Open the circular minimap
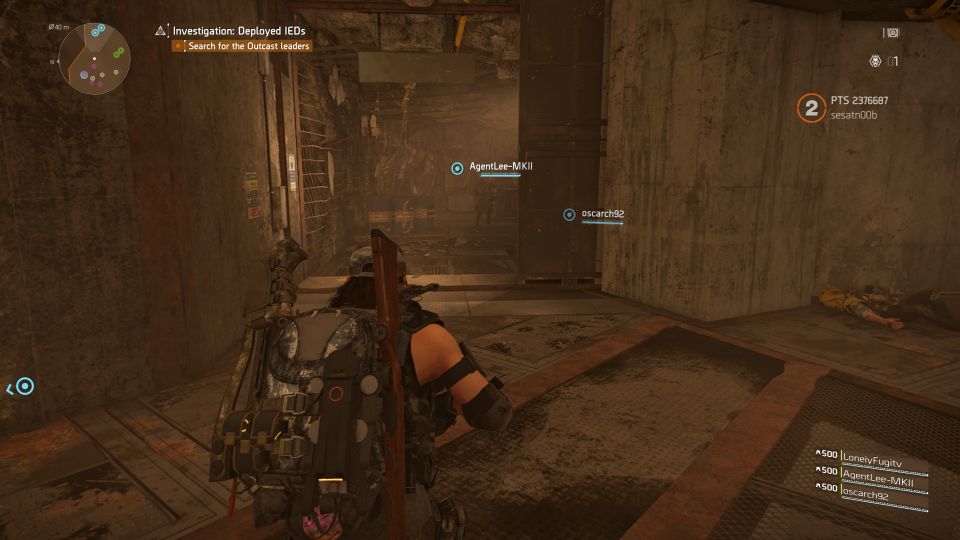The image size is (960, 540). [95, 58]
